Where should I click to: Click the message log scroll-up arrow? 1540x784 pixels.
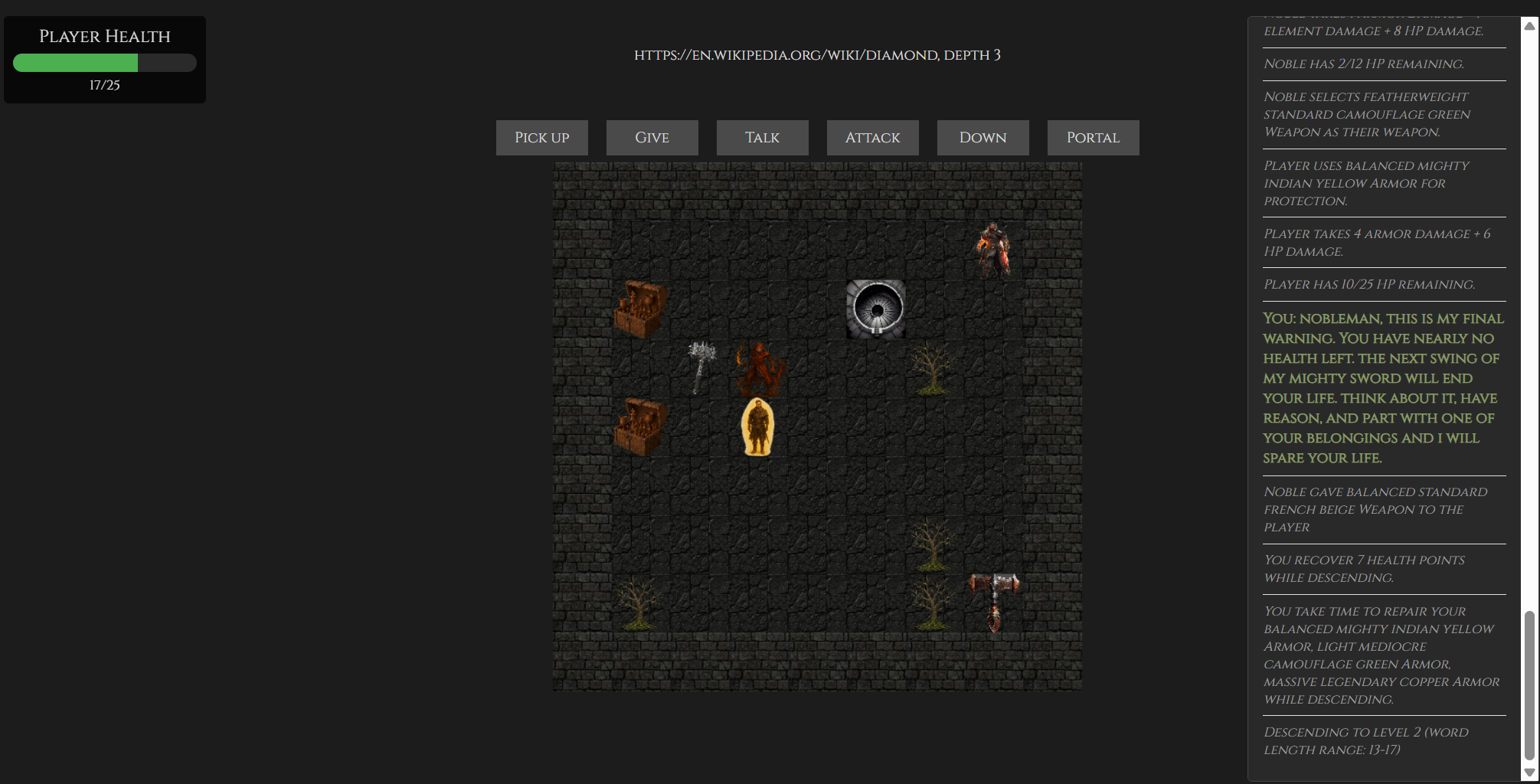click(x=1529, y=26)
